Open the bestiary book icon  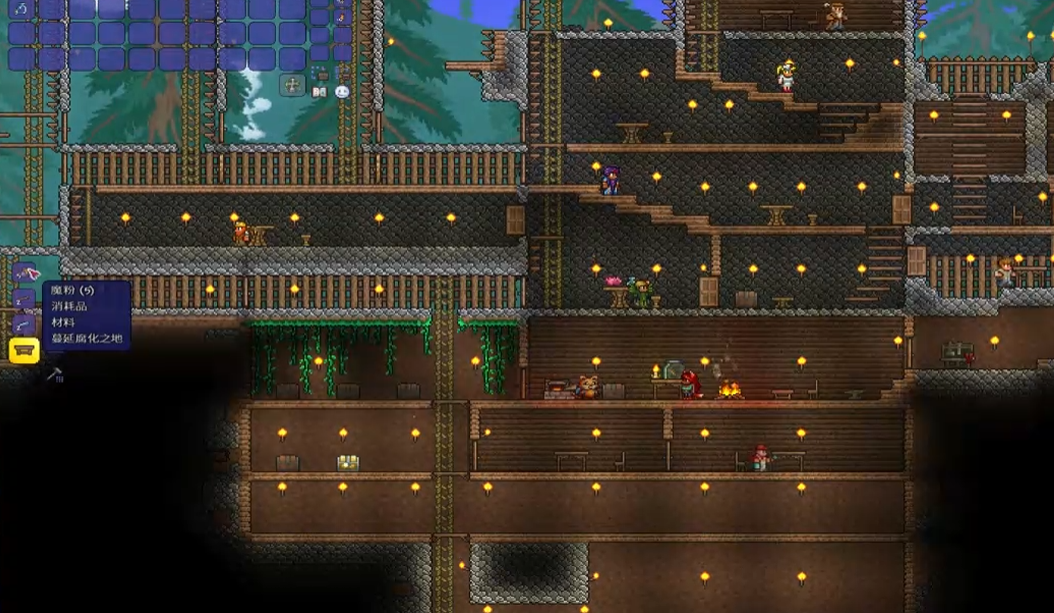(319, 92)
